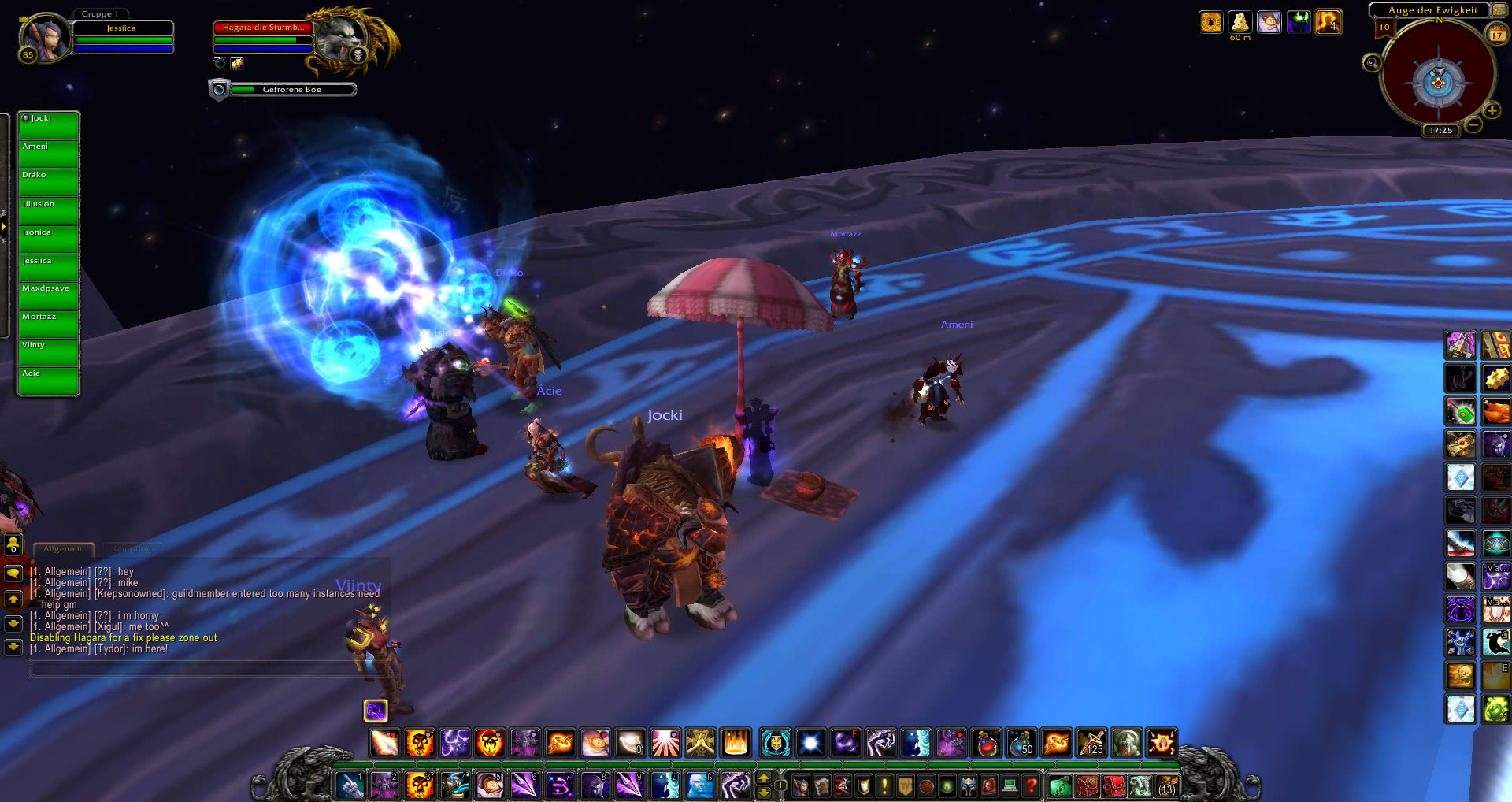Open the calendar showing day 17
This screenshot has width=1512, height=802.
coord(1496,34)
